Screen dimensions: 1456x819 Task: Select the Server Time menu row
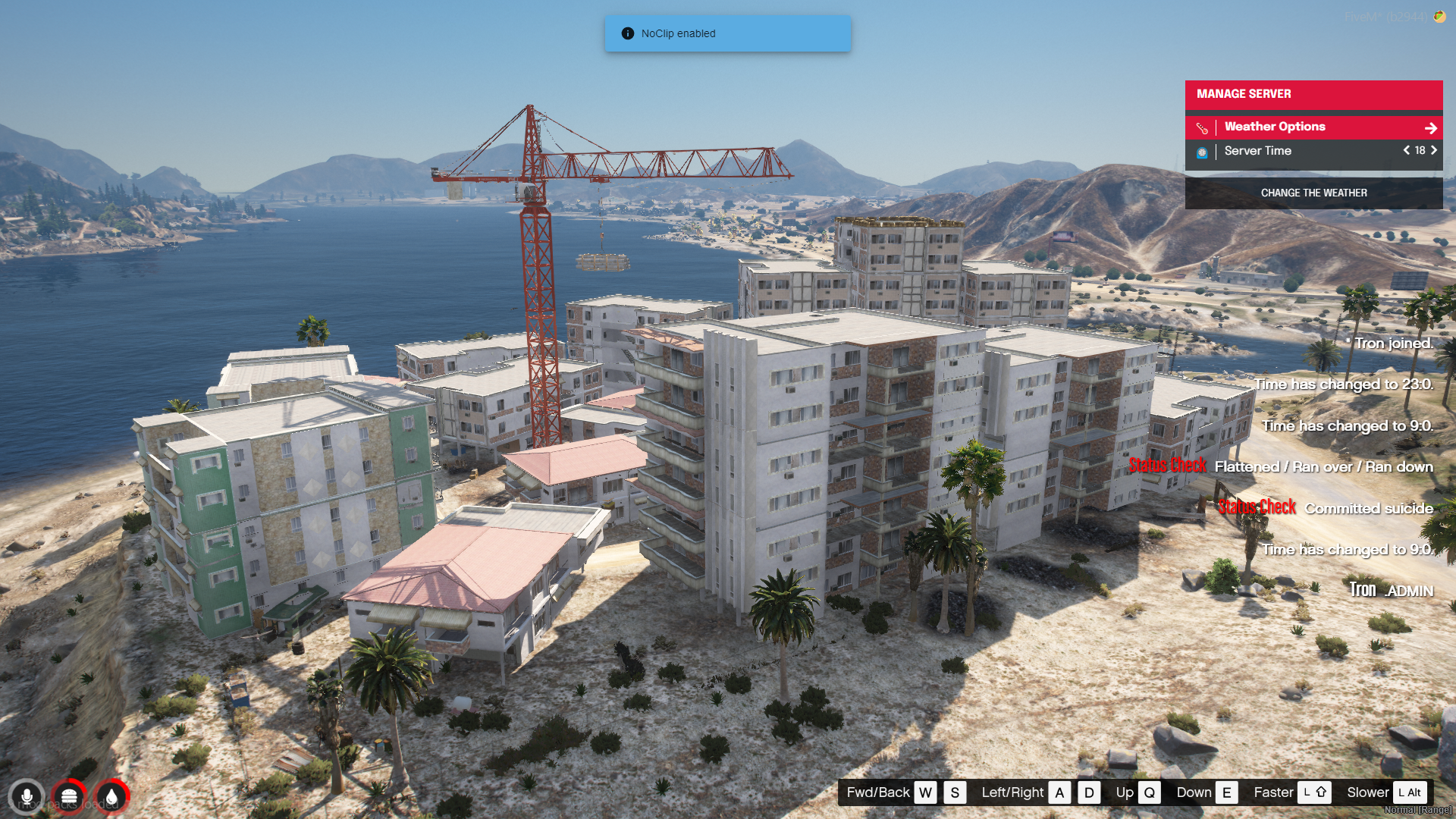pos(1289,151)
